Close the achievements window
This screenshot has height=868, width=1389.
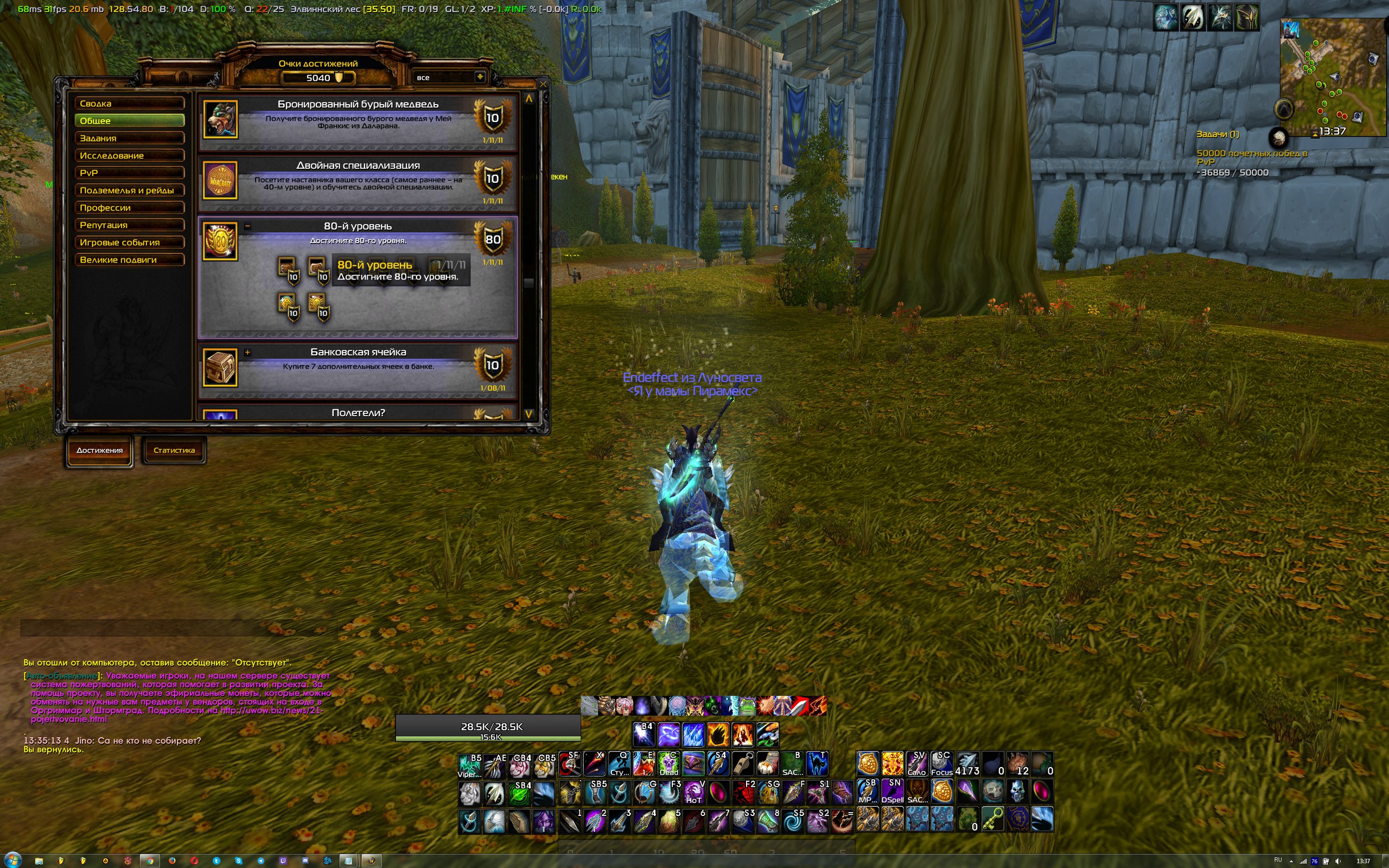(x=543, y=85)
